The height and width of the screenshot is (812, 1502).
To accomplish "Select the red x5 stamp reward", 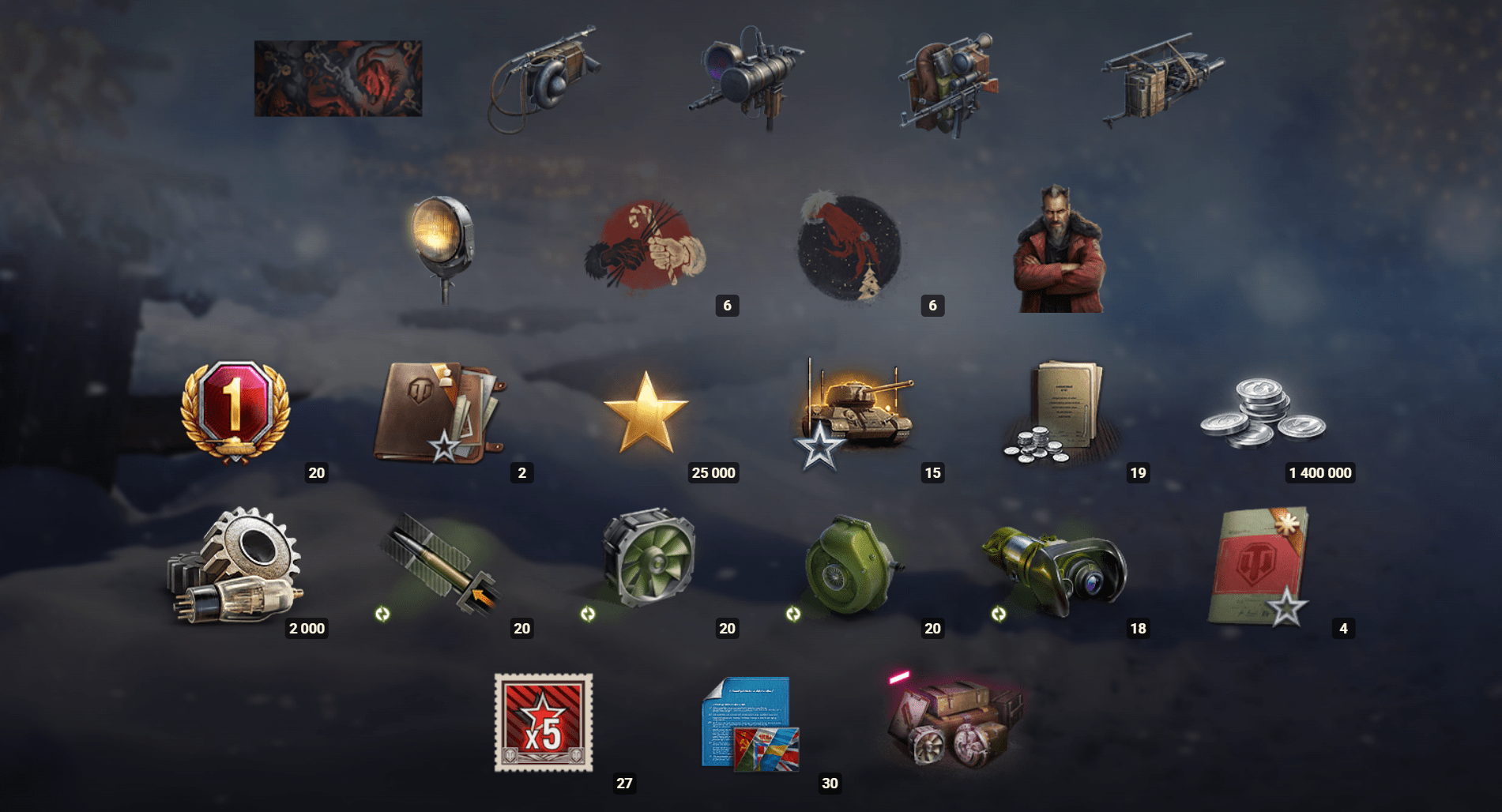I will 544,723.
